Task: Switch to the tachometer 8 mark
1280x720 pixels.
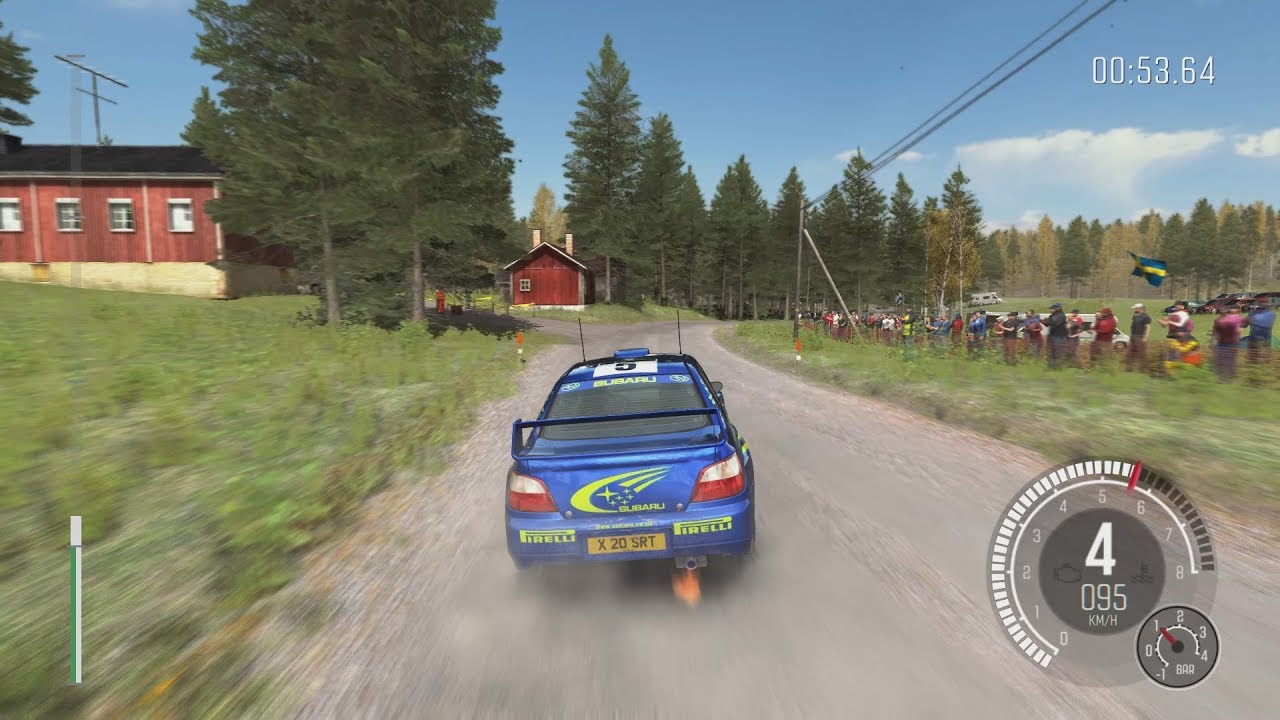Action: pos(1179,570)
